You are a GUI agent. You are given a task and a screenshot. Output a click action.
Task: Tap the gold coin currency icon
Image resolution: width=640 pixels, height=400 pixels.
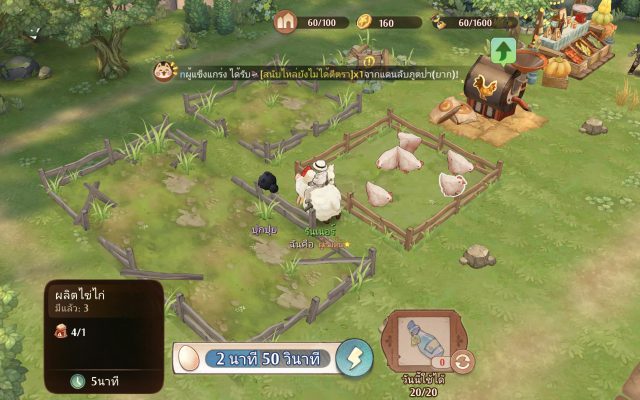coord(364,21)
